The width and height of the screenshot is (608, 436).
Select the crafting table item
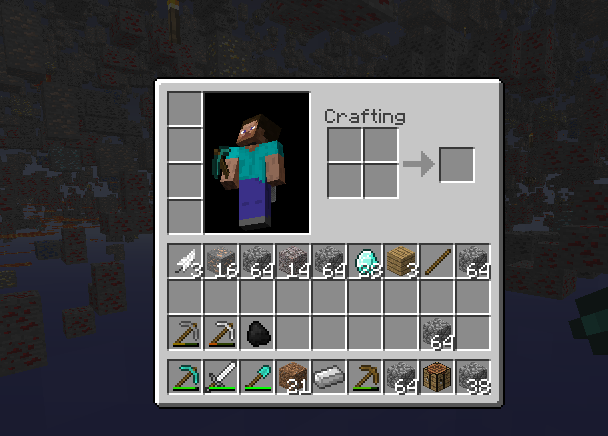click(437, 377)
